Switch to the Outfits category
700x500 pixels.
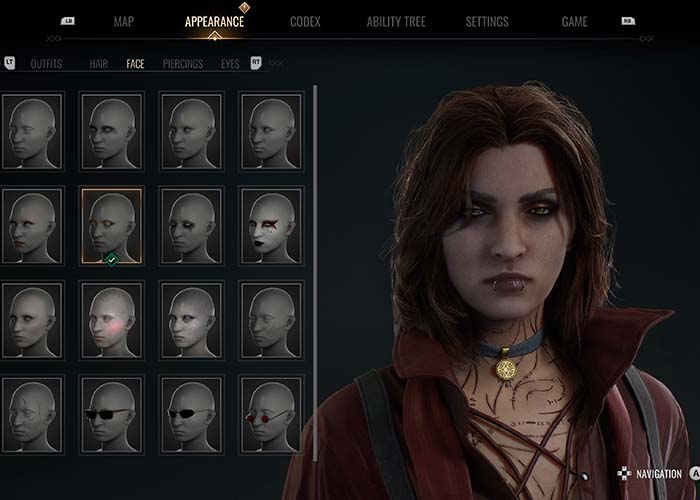click(x=46, y=64)
